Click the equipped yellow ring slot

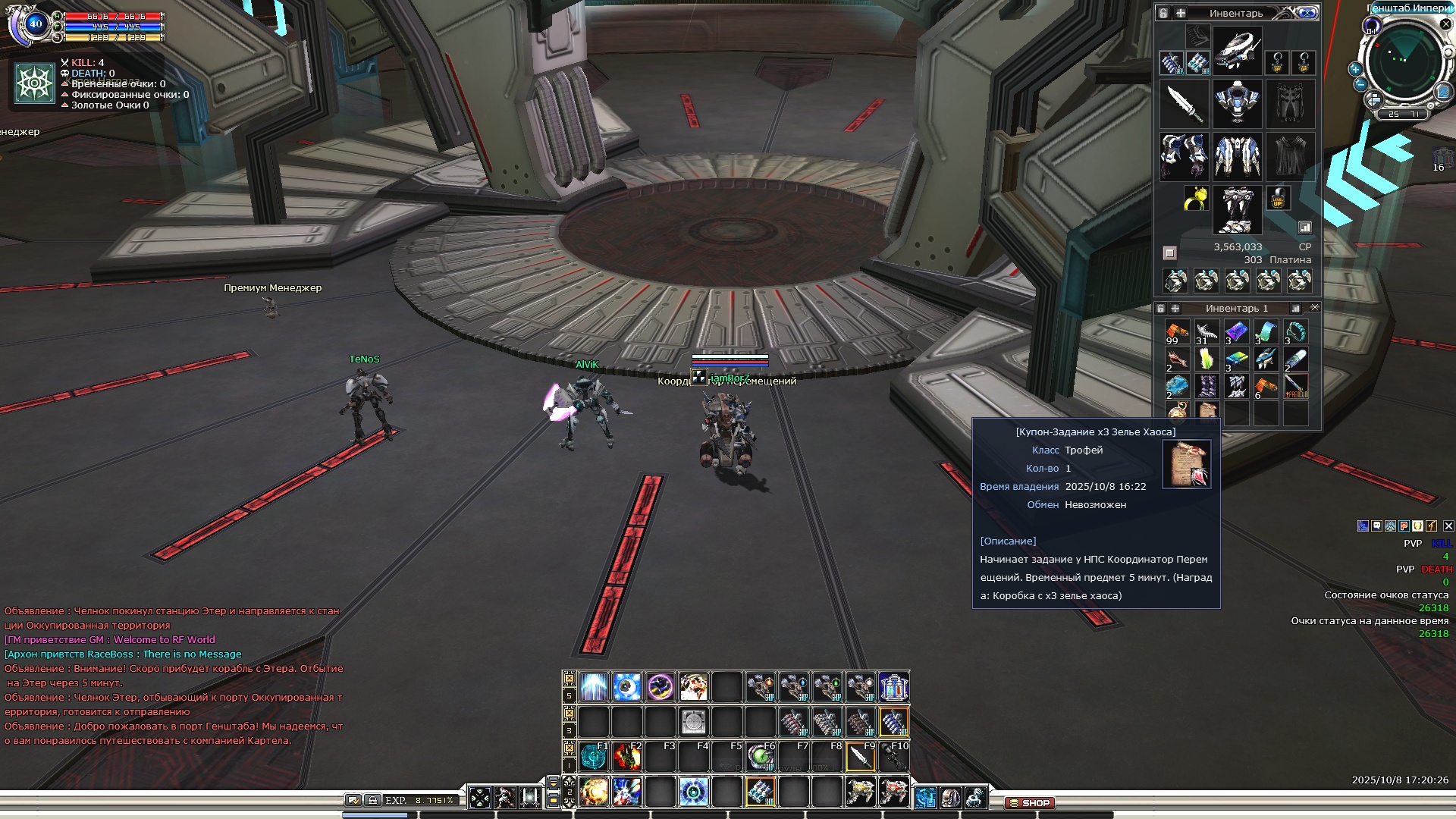(x=1196, y=199)
